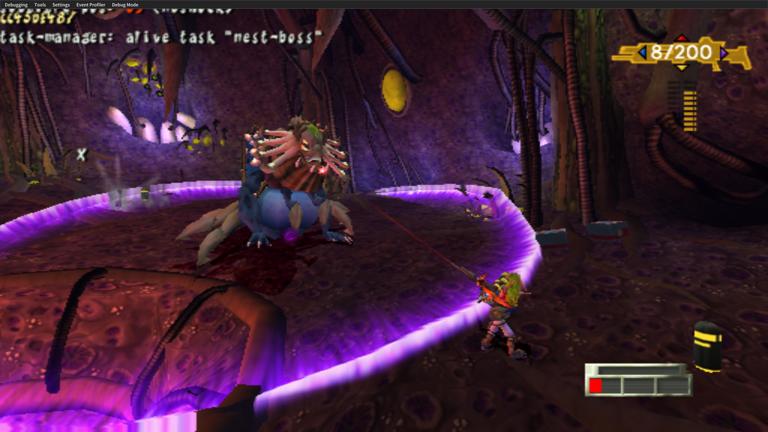Open the Settings menu in the top bar
768x432 pixels.
[x=61, y=5]
